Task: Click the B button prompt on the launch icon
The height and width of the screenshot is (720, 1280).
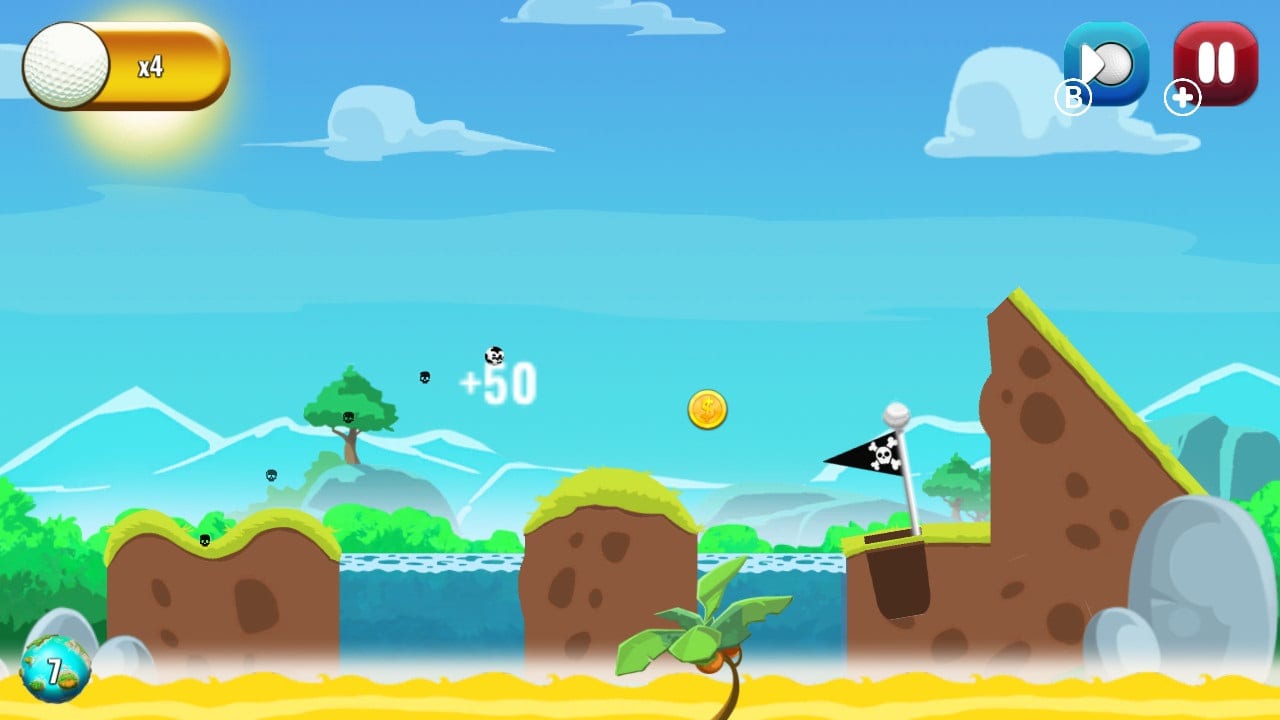Action: (x=1075, y=98)
